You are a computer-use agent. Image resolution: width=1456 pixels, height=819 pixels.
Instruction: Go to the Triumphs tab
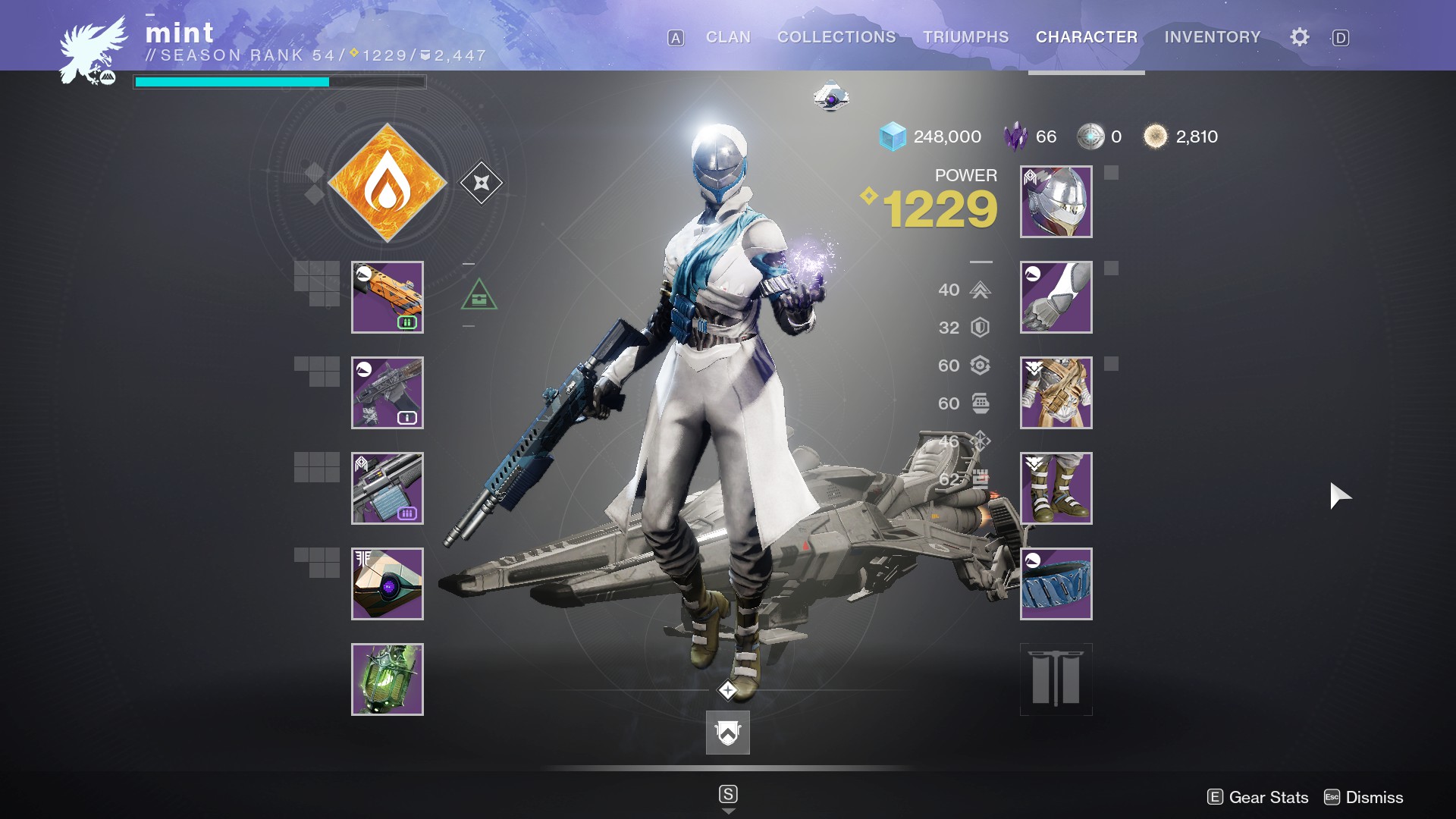tap(965, 37)
